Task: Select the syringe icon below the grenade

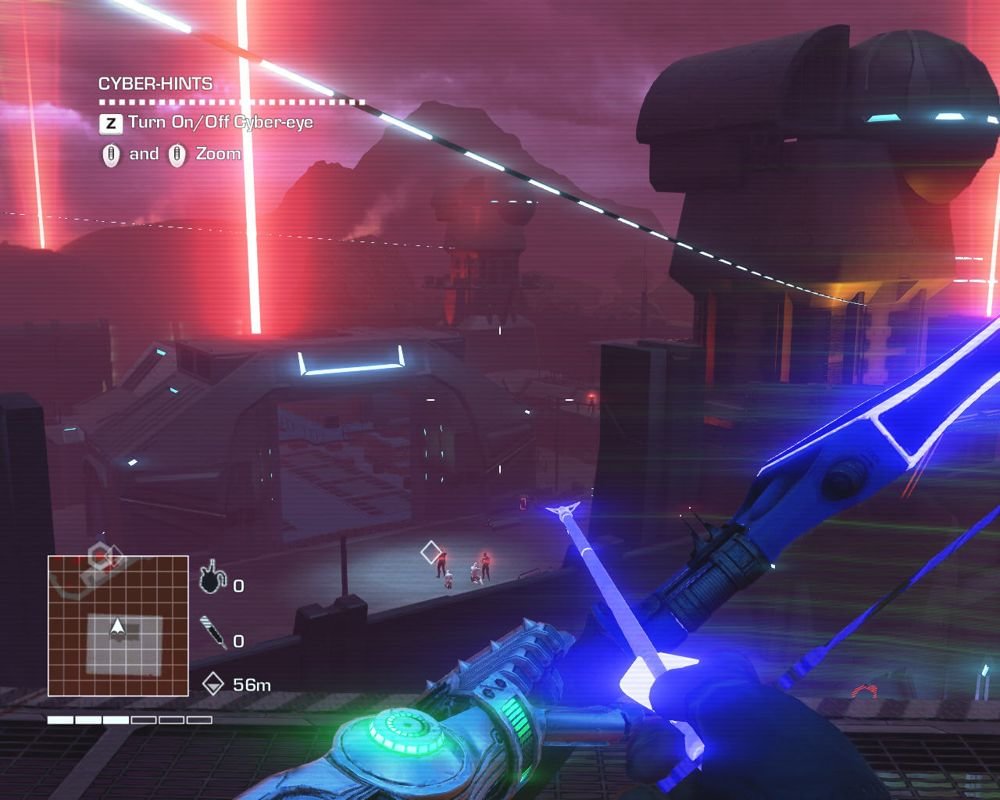Action: tap(212, 634)
